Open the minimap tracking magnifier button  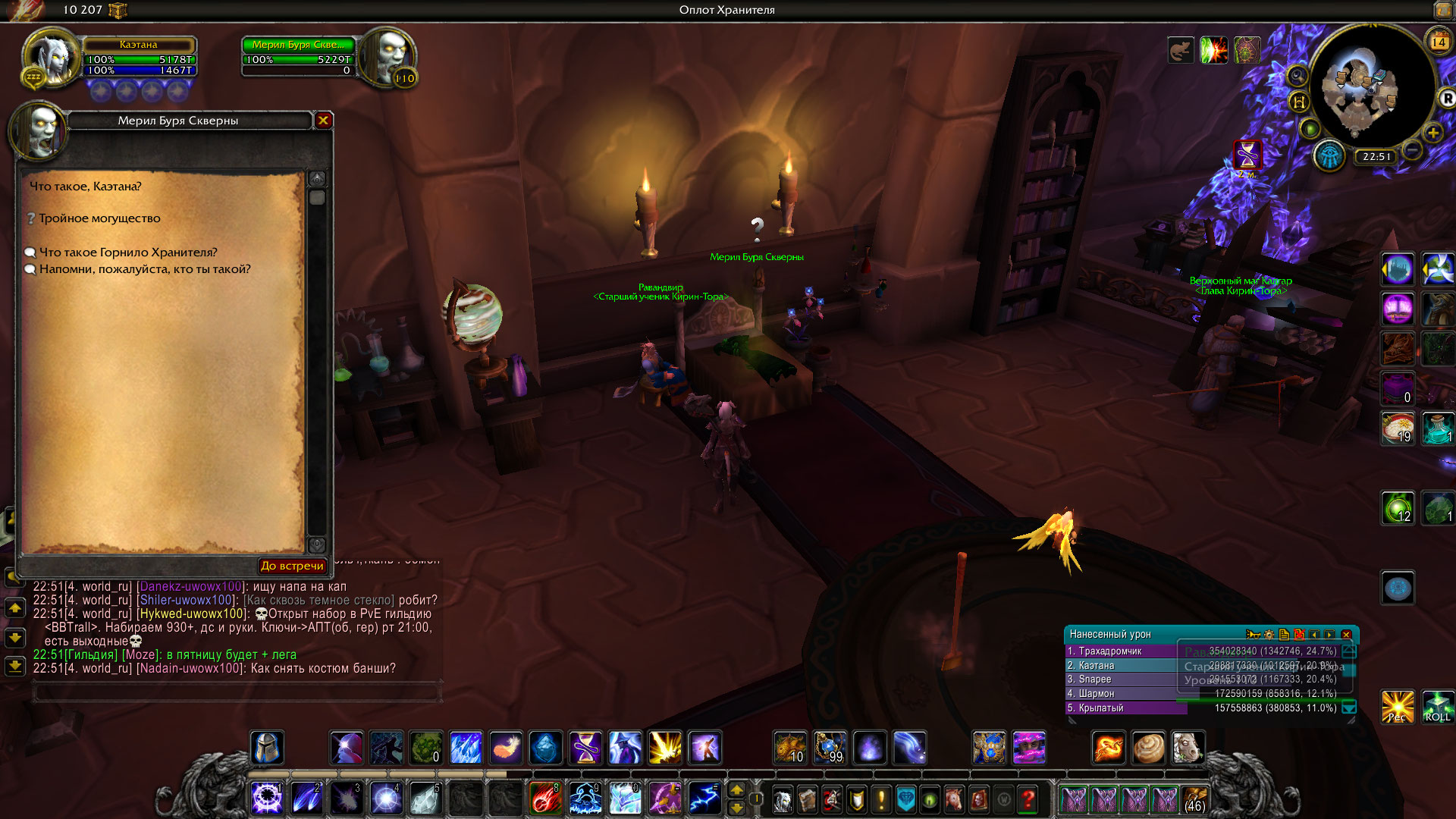(1298, 76)
